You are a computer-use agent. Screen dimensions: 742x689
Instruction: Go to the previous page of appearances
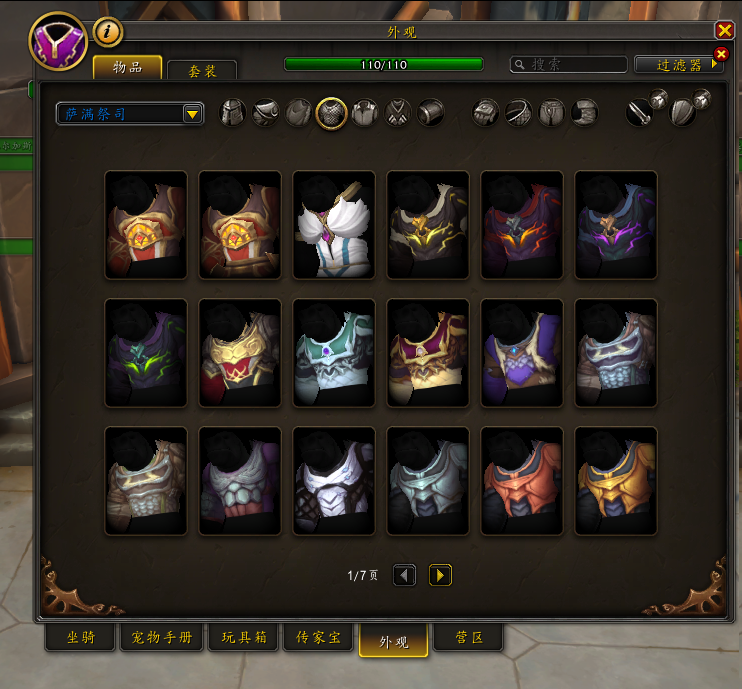click(x=404, y=575)
